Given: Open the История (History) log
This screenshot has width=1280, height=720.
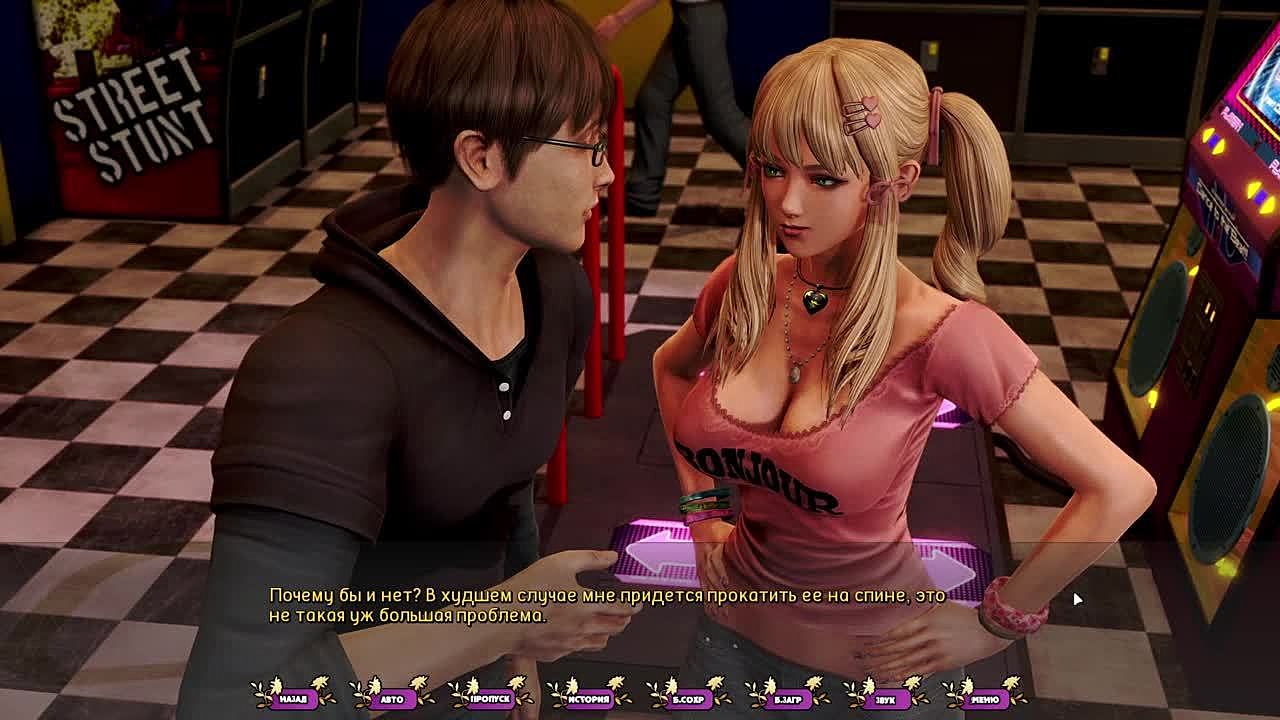Looking at the screenshot, I should [x=590, y=698].
